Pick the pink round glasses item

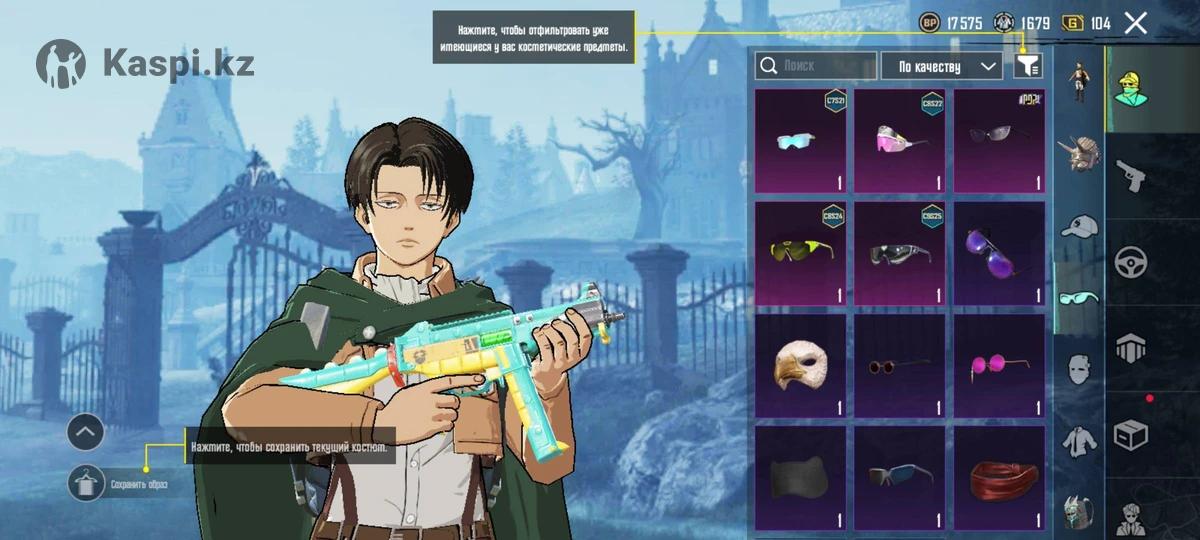click(998, 366)
